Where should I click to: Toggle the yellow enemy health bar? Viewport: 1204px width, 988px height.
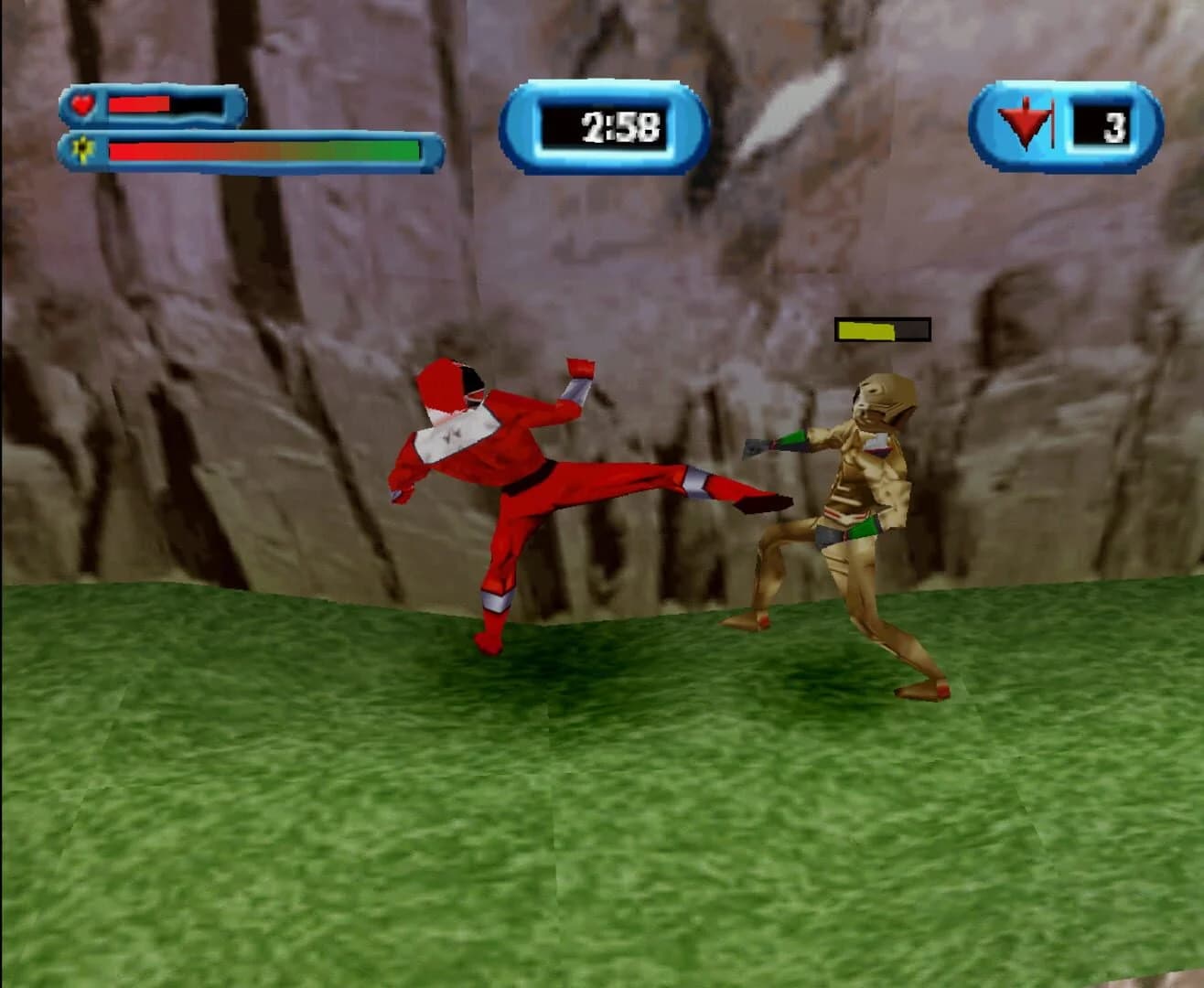[864, 329]
